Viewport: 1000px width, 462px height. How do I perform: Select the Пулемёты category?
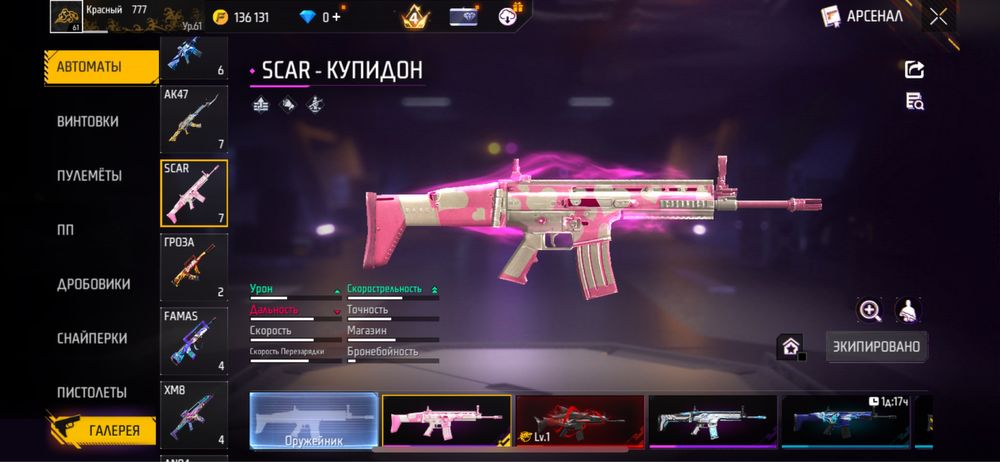90,175
